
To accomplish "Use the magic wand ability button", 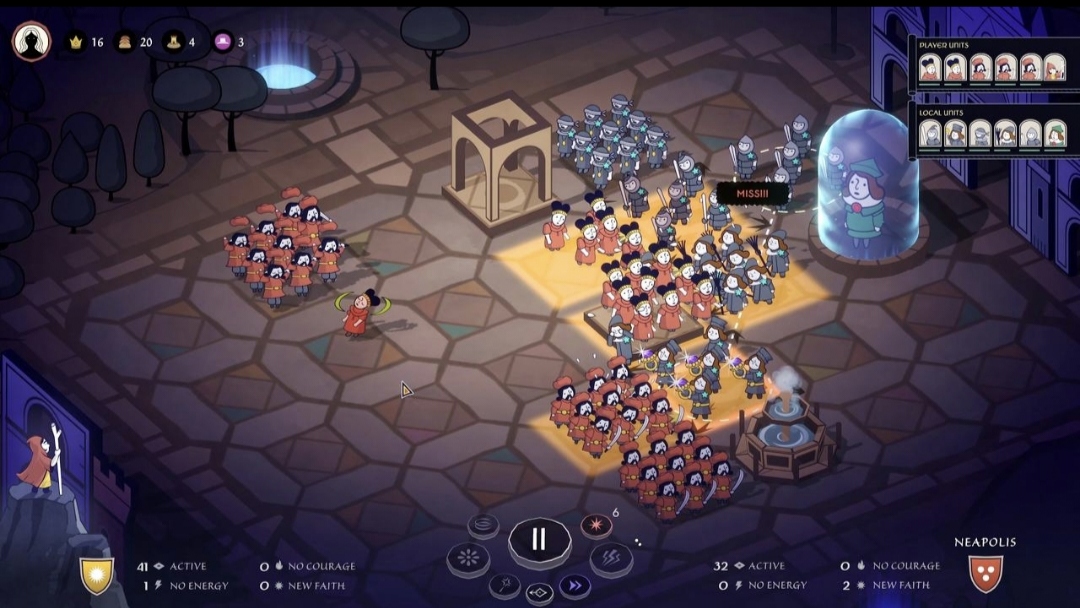I will pyautogui.click(x=505, y=585).
